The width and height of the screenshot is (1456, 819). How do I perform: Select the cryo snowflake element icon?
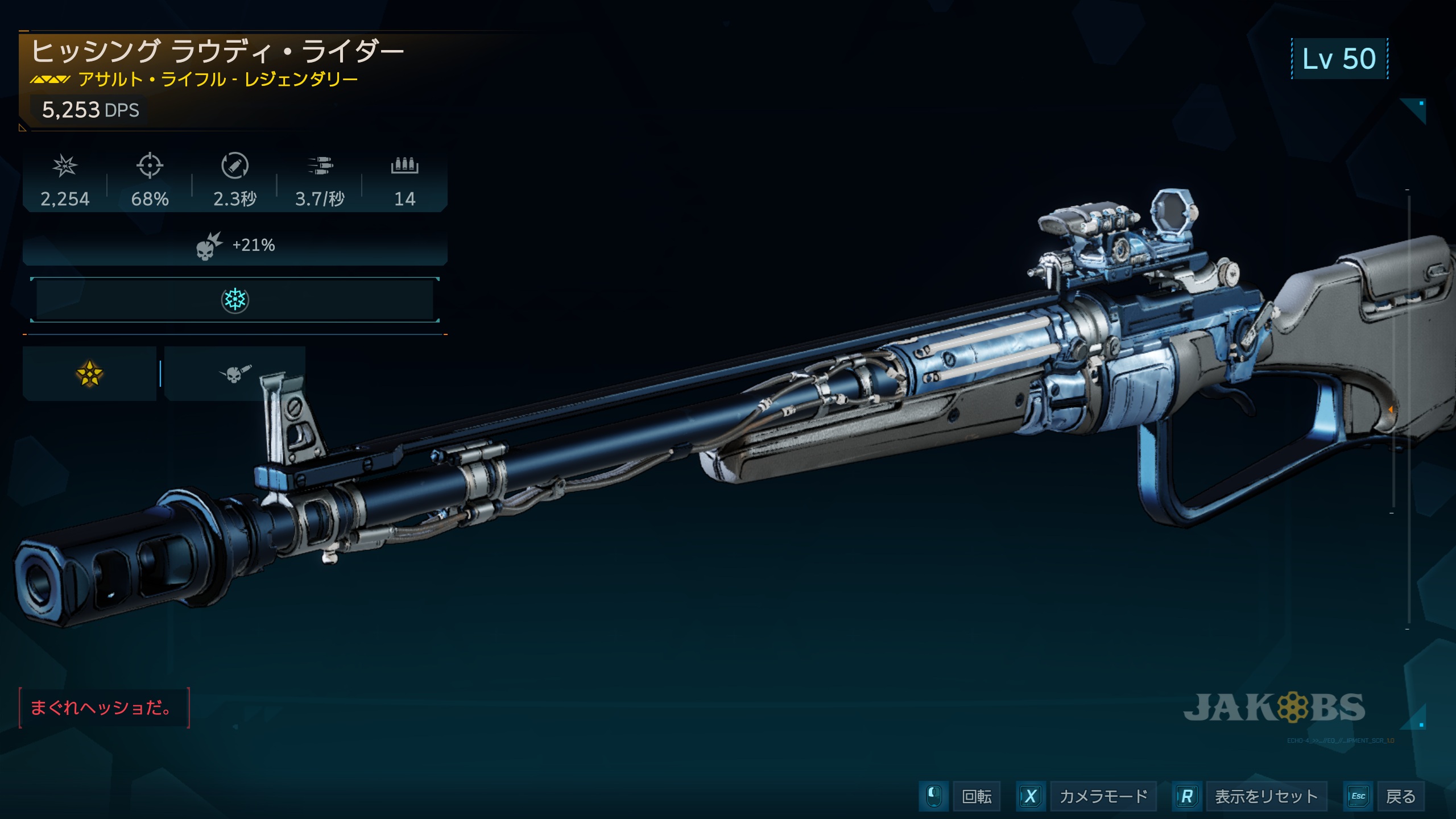tap(234, 300)
